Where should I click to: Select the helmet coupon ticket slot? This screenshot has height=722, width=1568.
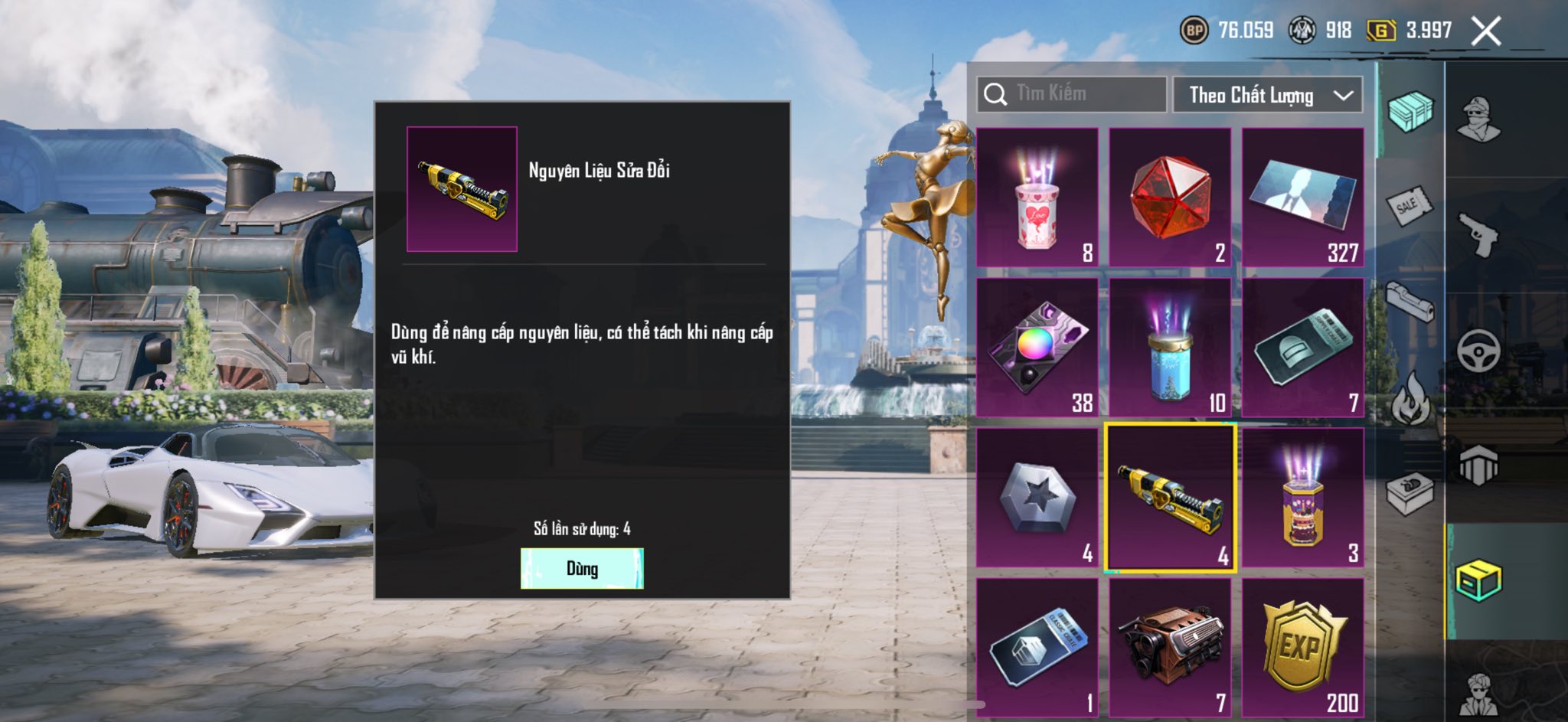(x=1302, y=348)
